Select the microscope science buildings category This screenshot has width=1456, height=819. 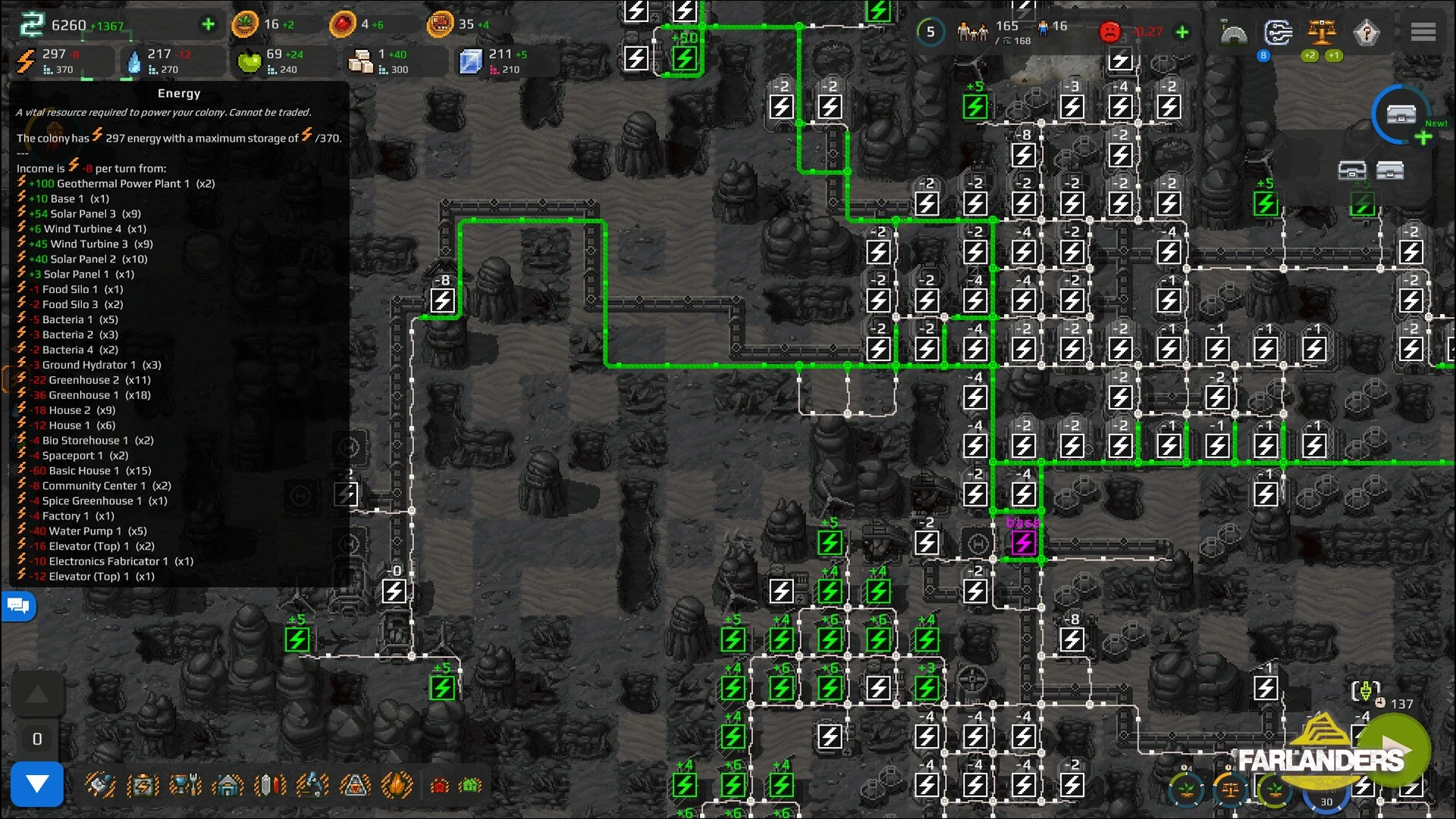coord(312,785)
